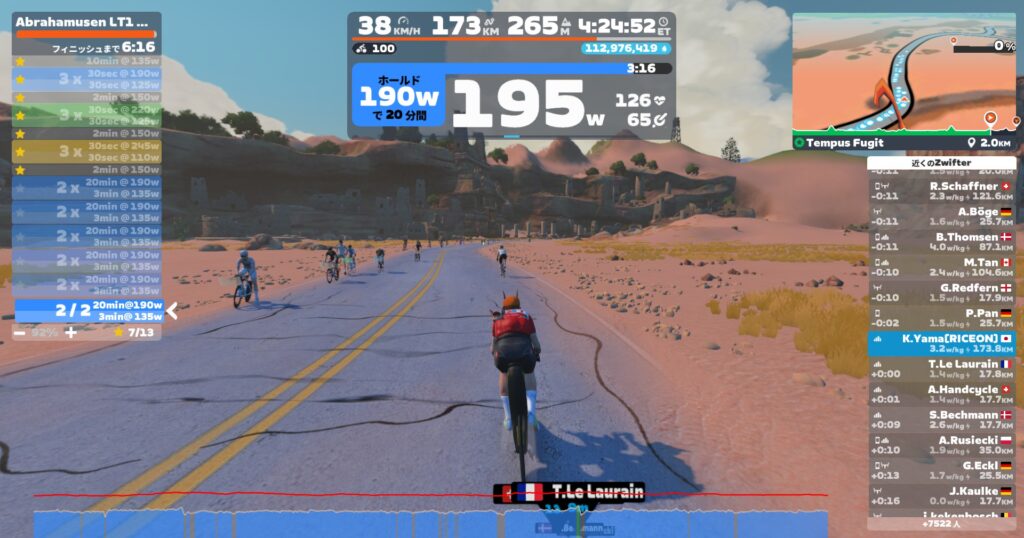
Task: Increase workout intensity with the plus button
Action: [x=70, y=332]
